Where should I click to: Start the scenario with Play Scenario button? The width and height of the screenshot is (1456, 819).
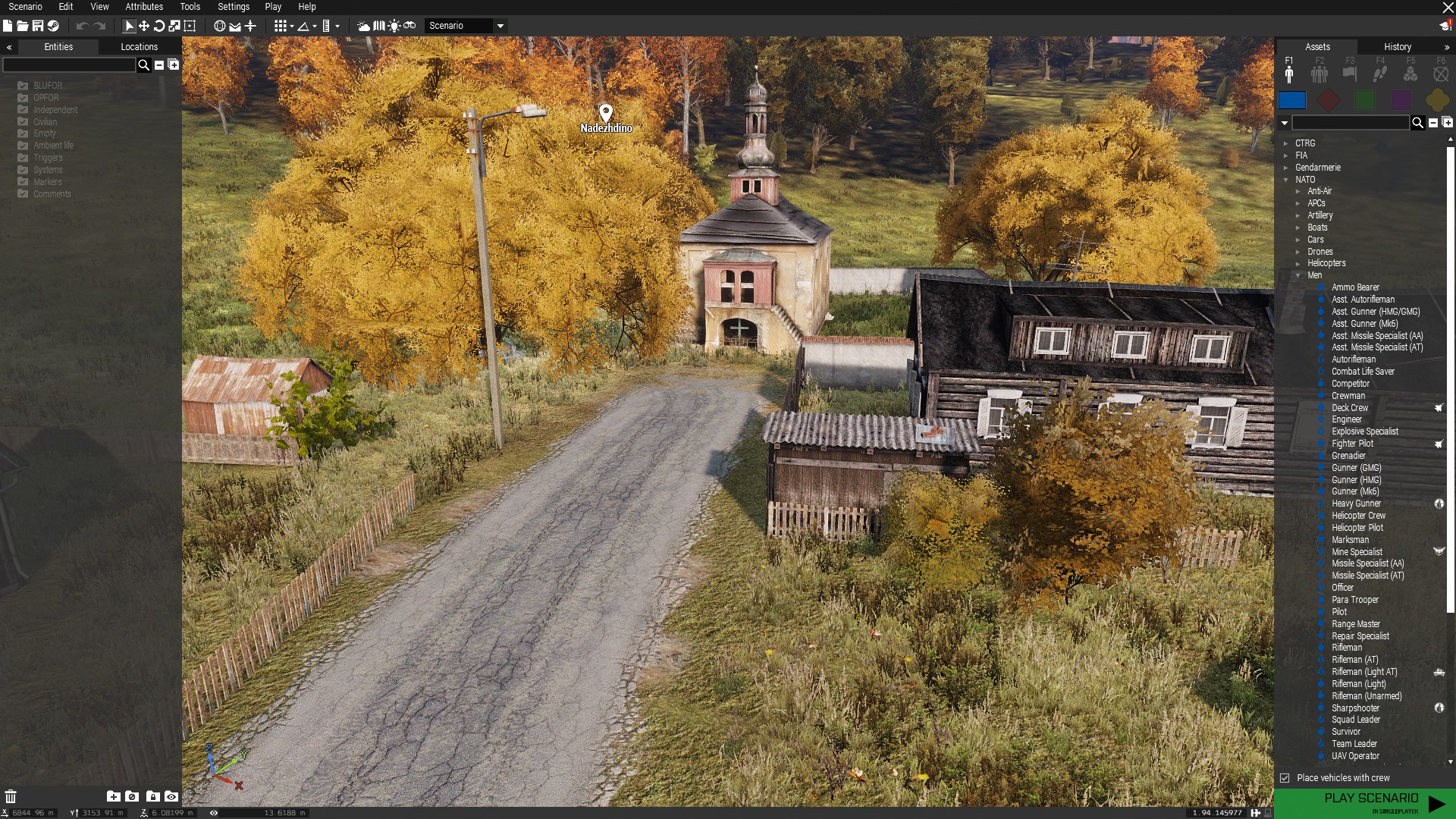1371,802
